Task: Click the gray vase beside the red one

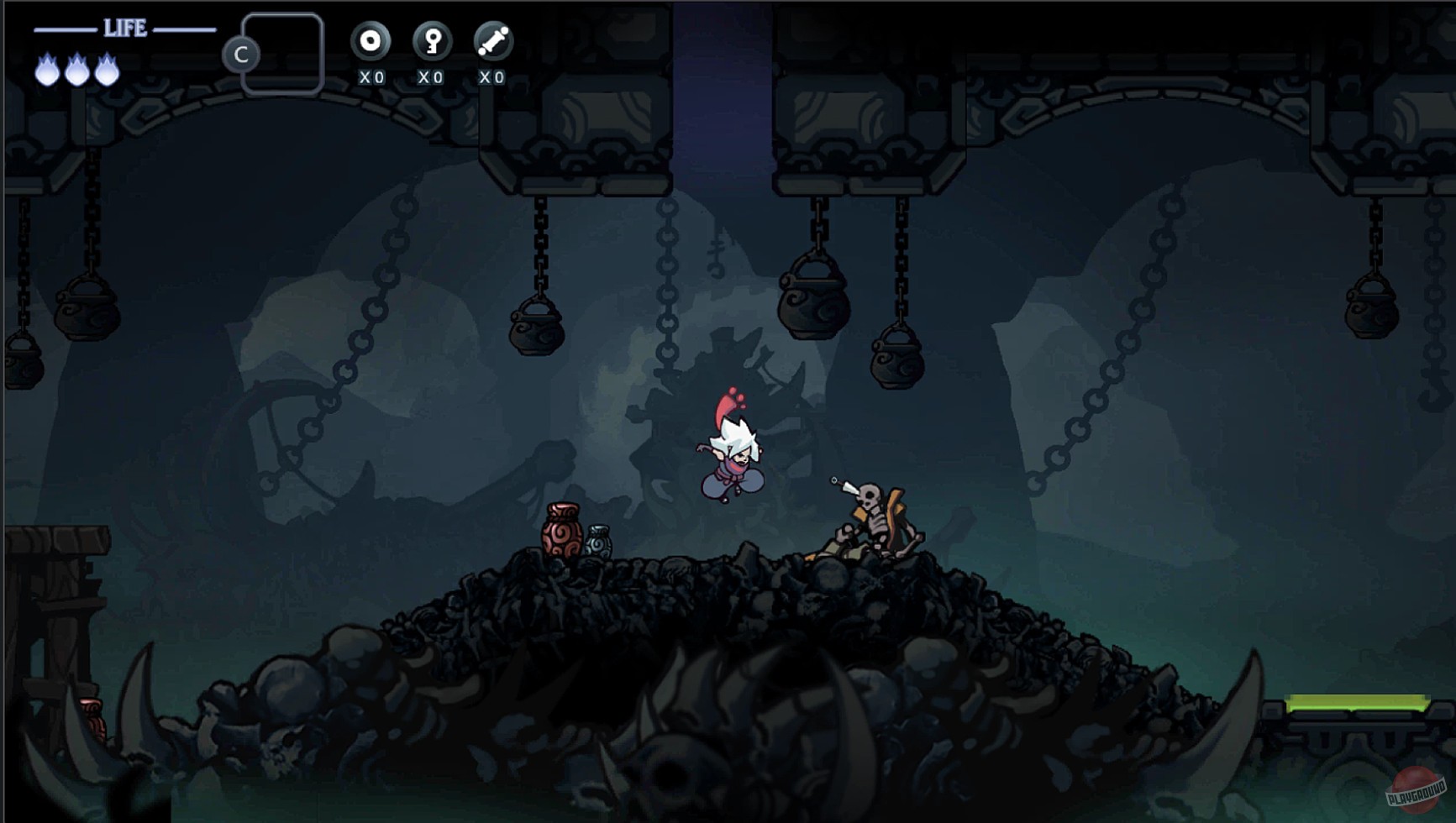Action: [x=597, y=542]
